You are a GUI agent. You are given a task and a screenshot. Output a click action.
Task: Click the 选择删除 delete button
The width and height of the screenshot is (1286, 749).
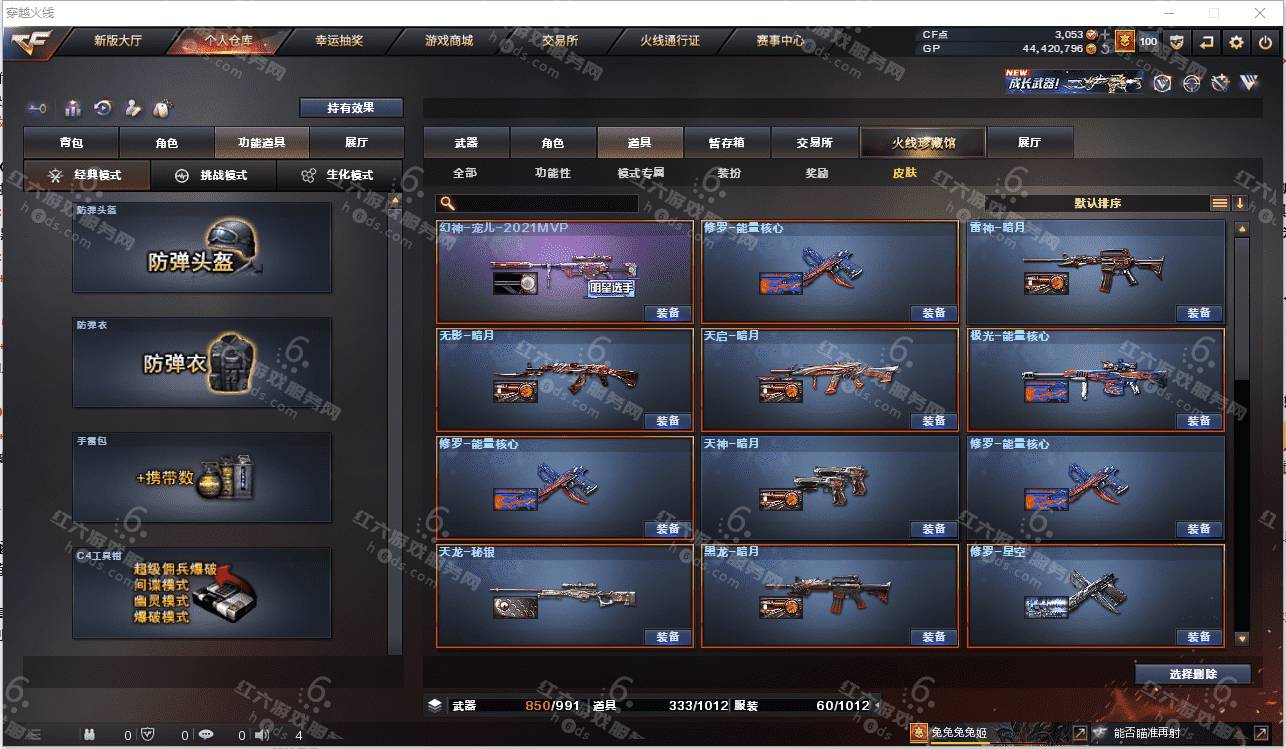(1192, 674)
